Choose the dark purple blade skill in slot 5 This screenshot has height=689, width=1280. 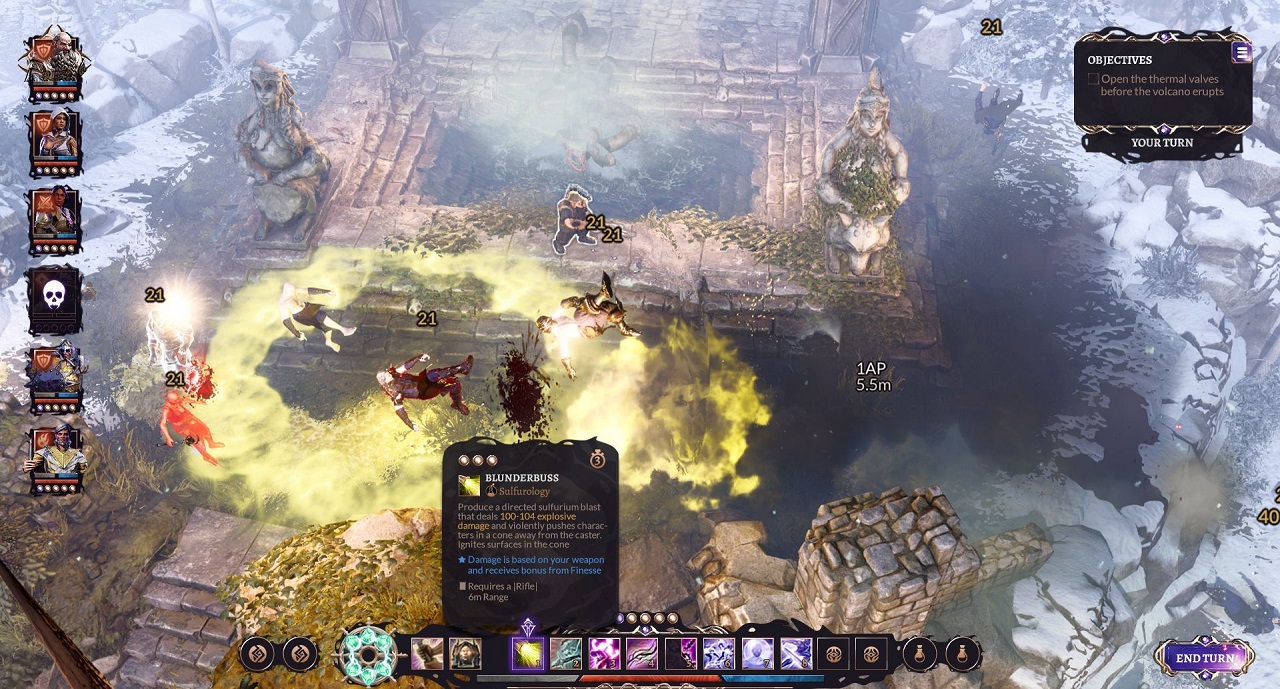click(x=680, y=654)
